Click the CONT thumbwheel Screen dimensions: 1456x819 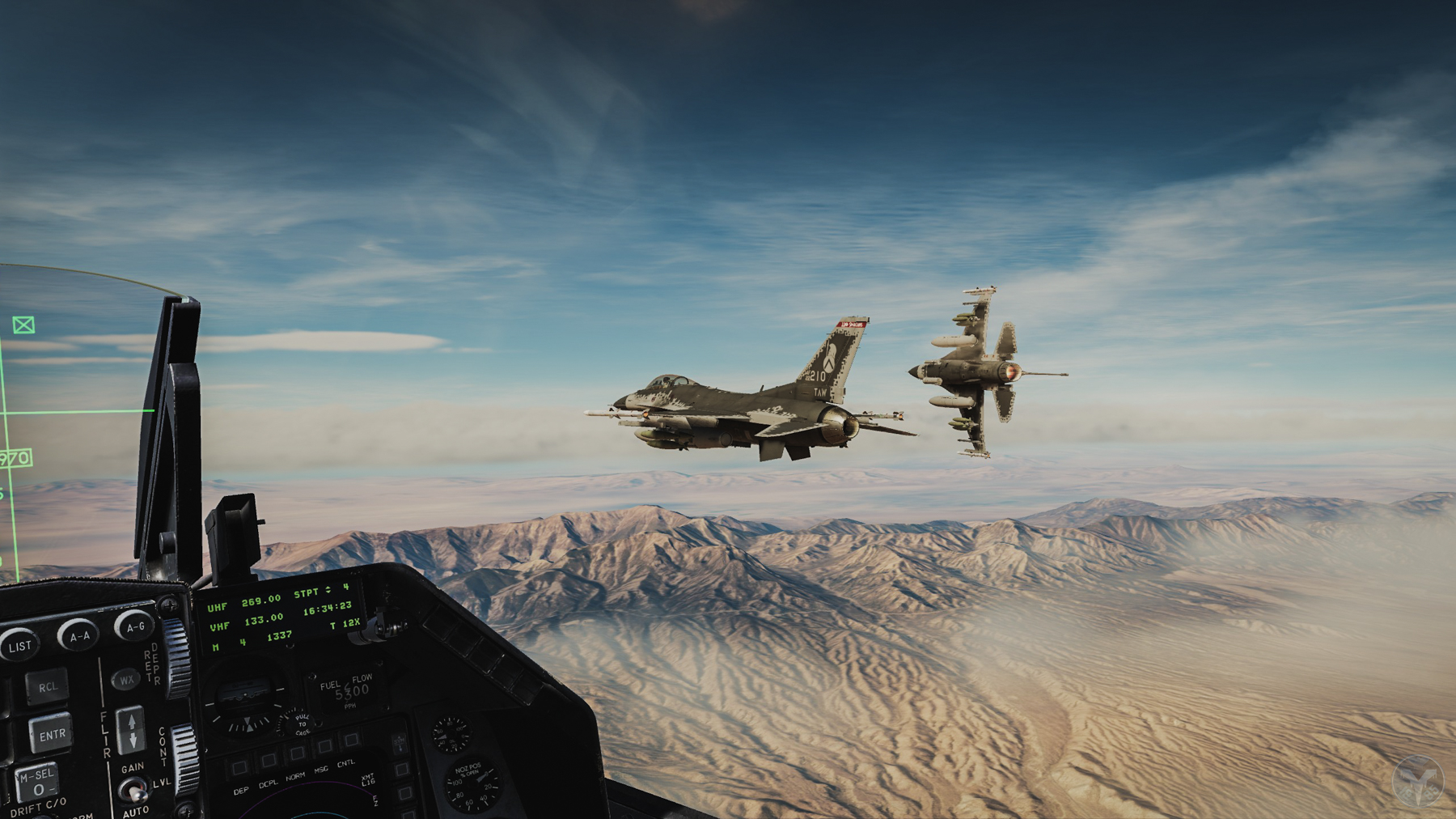[x=185, y=757]
